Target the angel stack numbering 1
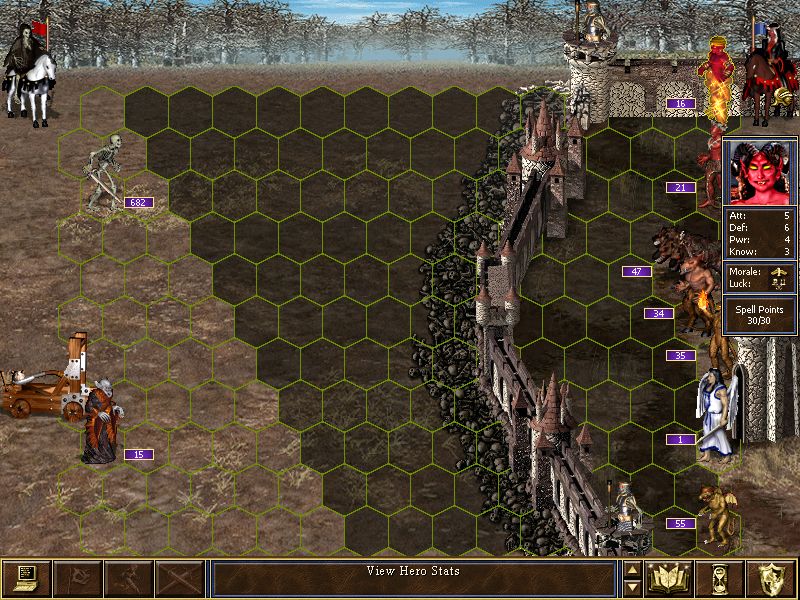Image resolution: width=800 pixels, height=600 pixels. 716,410
